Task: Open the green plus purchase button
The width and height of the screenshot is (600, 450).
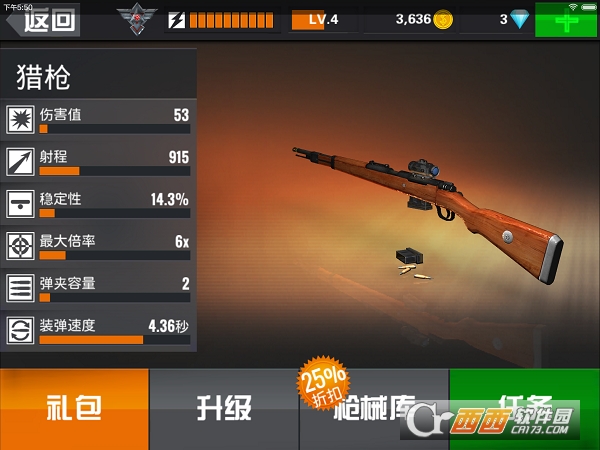Action: coord(567,19)
